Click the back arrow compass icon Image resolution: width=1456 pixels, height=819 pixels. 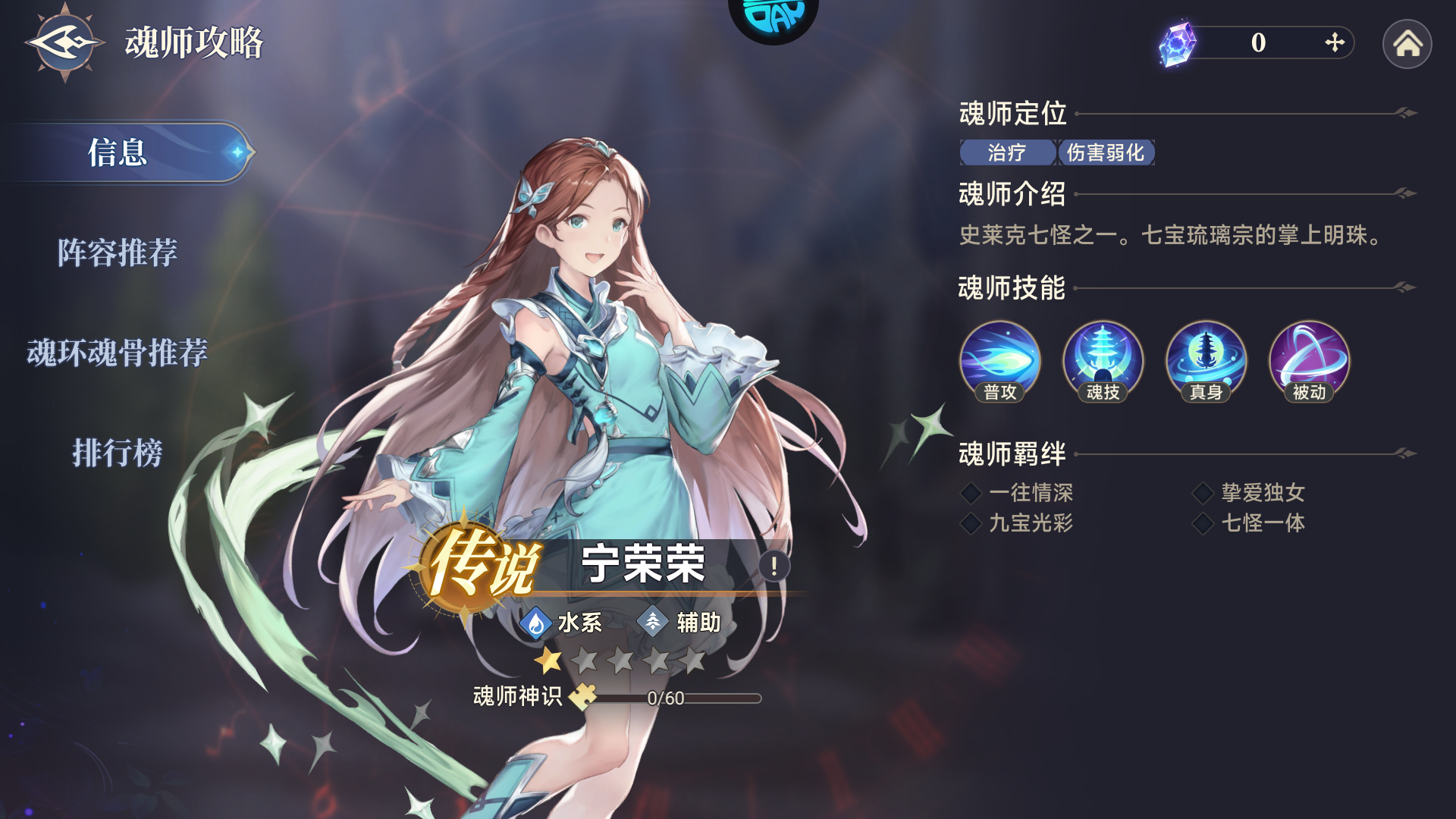(64, 42)
